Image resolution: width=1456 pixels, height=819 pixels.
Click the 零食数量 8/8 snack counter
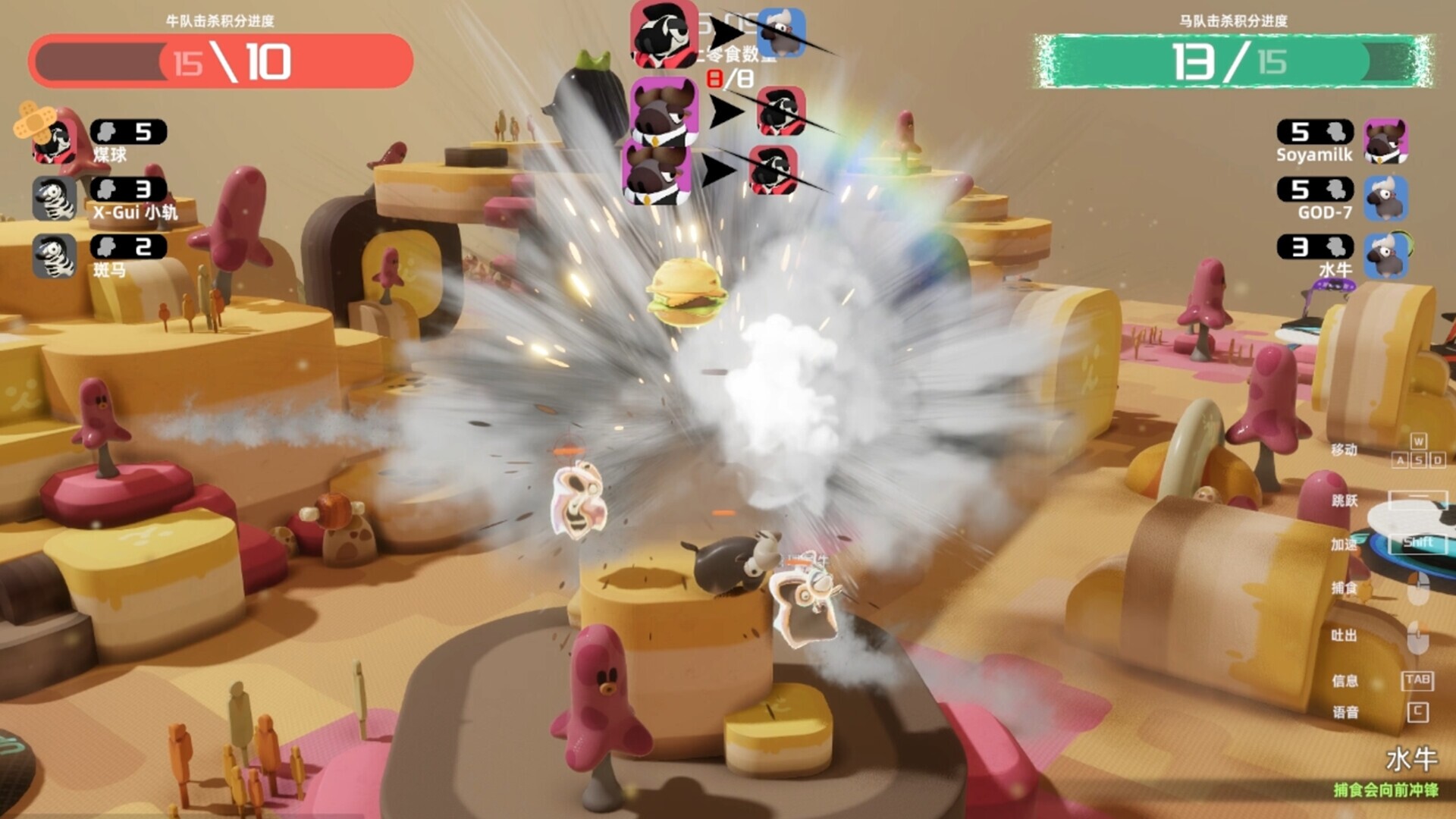[730, 77]
